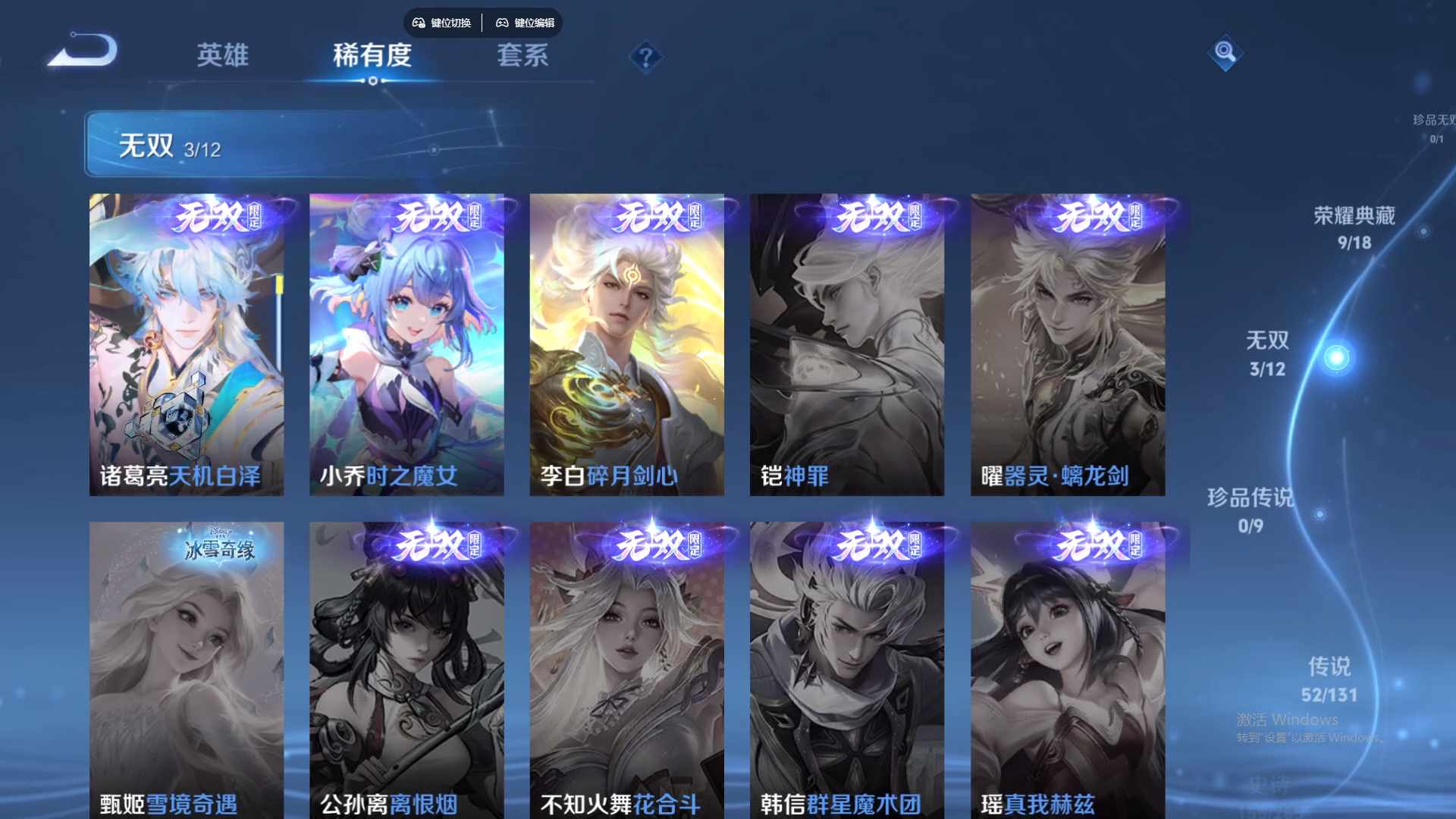1456x819 pixels.
Task: Click the controller icon on 键位编辑
Action: pyautogui.click(x=502, y=23)
